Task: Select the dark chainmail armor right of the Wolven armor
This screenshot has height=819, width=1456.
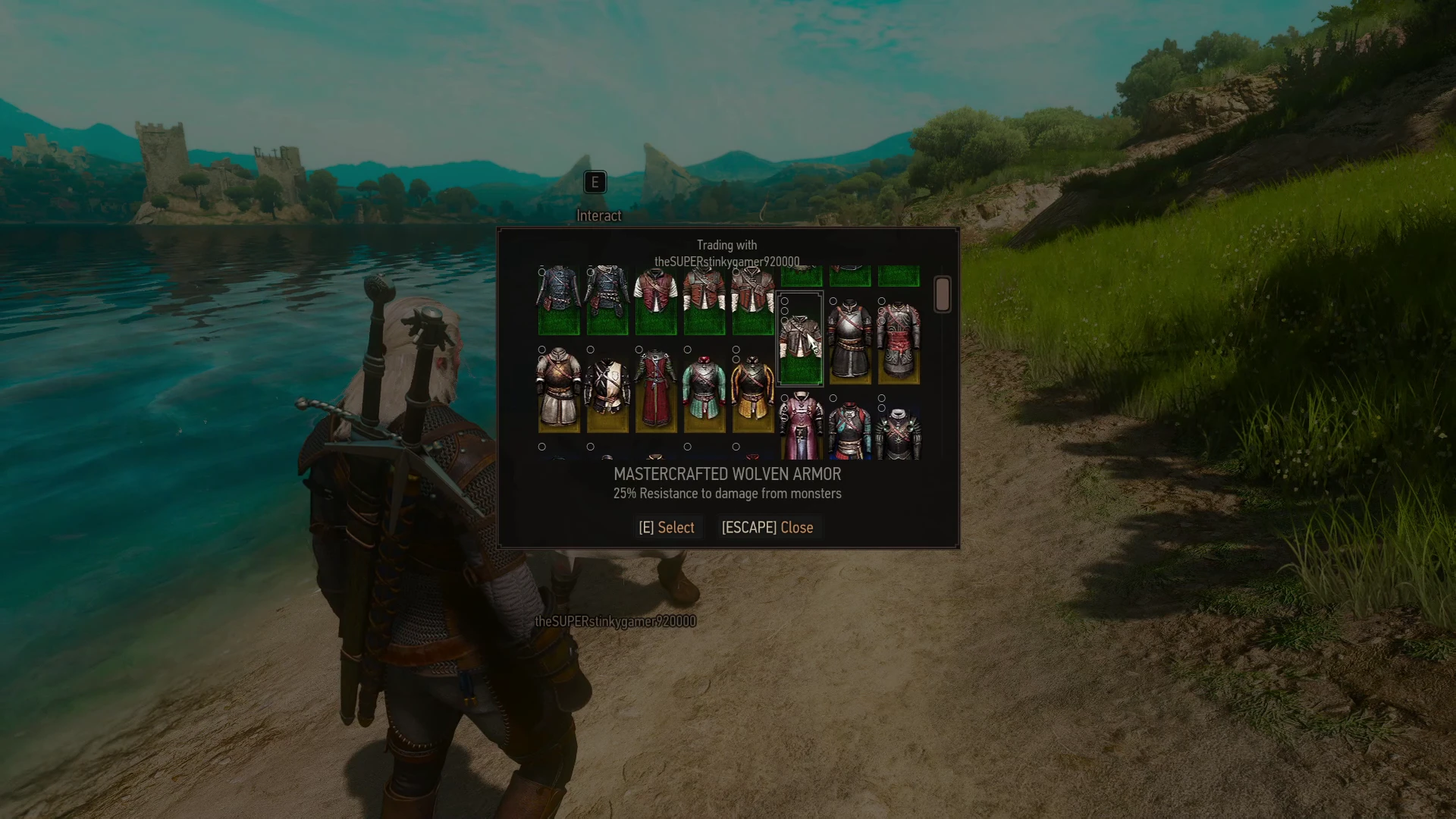Action: [x=849, y=342]
